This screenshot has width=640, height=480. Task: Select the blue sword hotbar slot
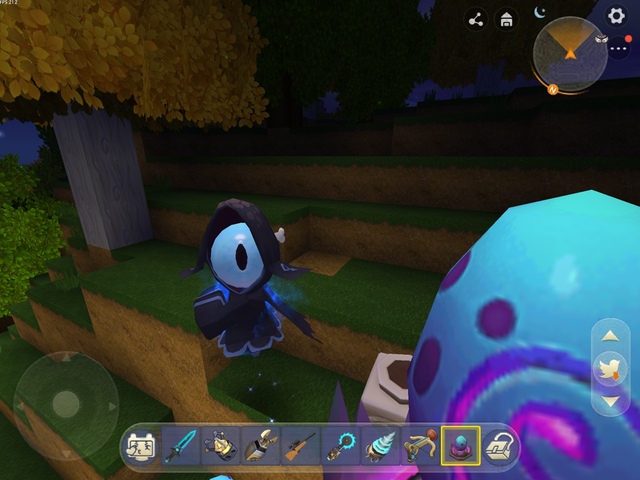pyautogui.click(x=180, y=446)
